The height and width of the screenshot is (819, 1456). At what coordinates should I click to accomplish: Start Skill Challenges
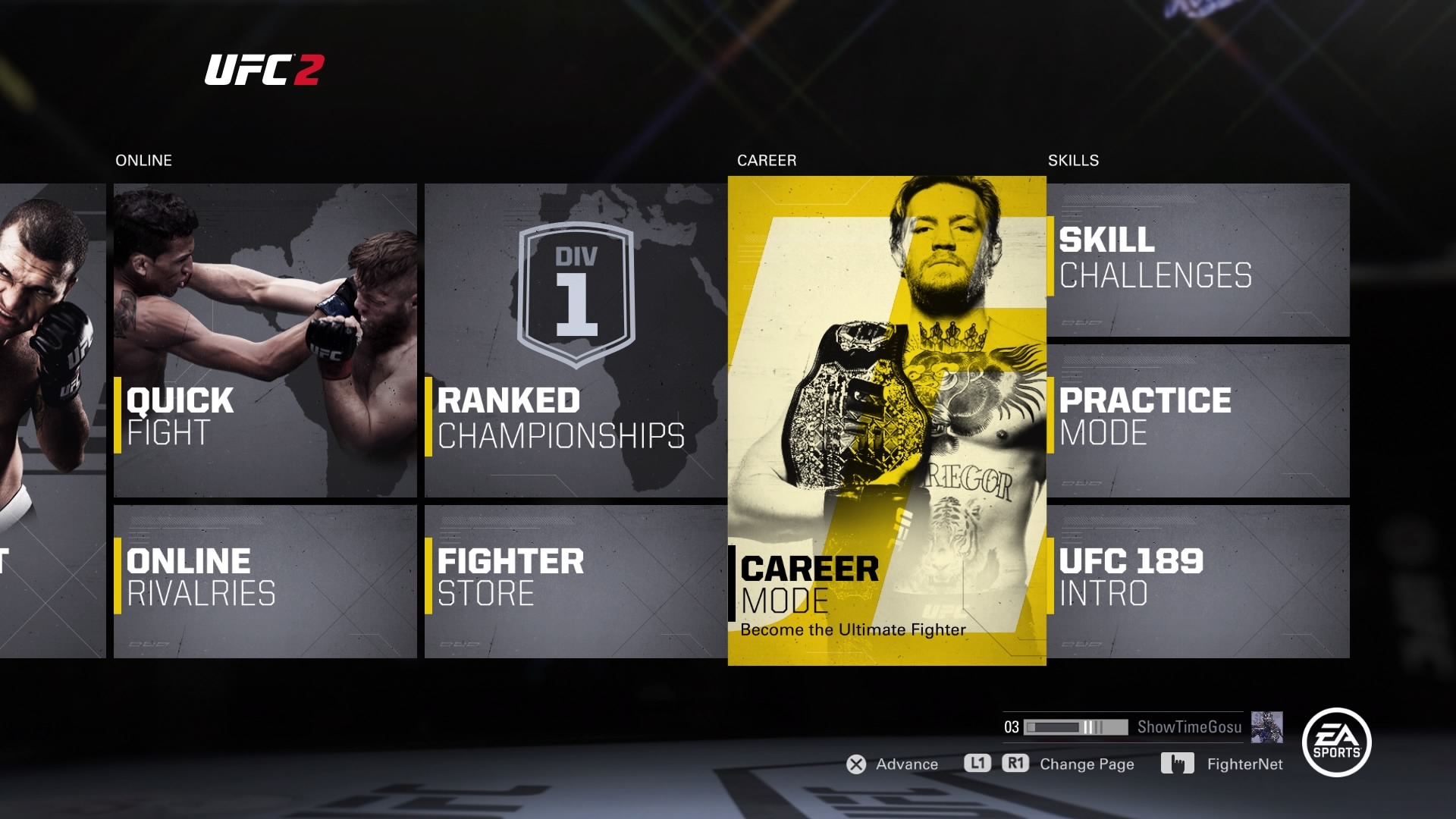pos(1198,258)
